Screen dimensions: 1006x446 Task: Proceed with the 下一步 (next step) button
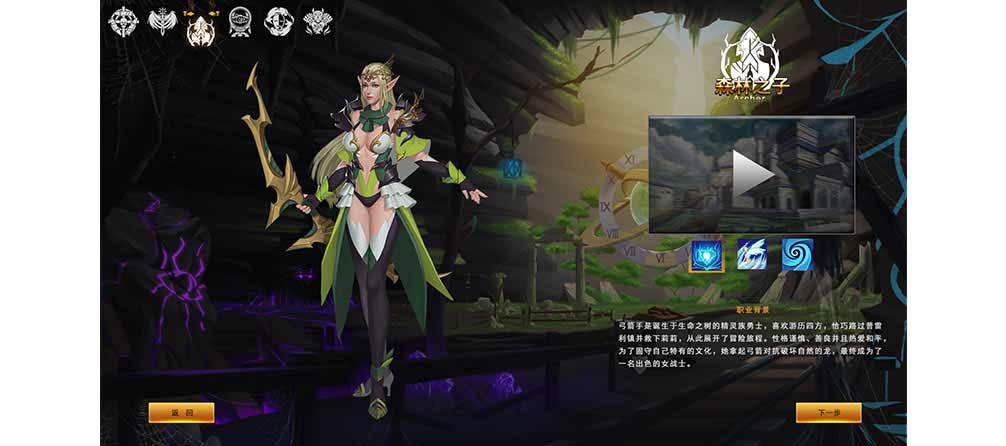[x=828, y=412]
